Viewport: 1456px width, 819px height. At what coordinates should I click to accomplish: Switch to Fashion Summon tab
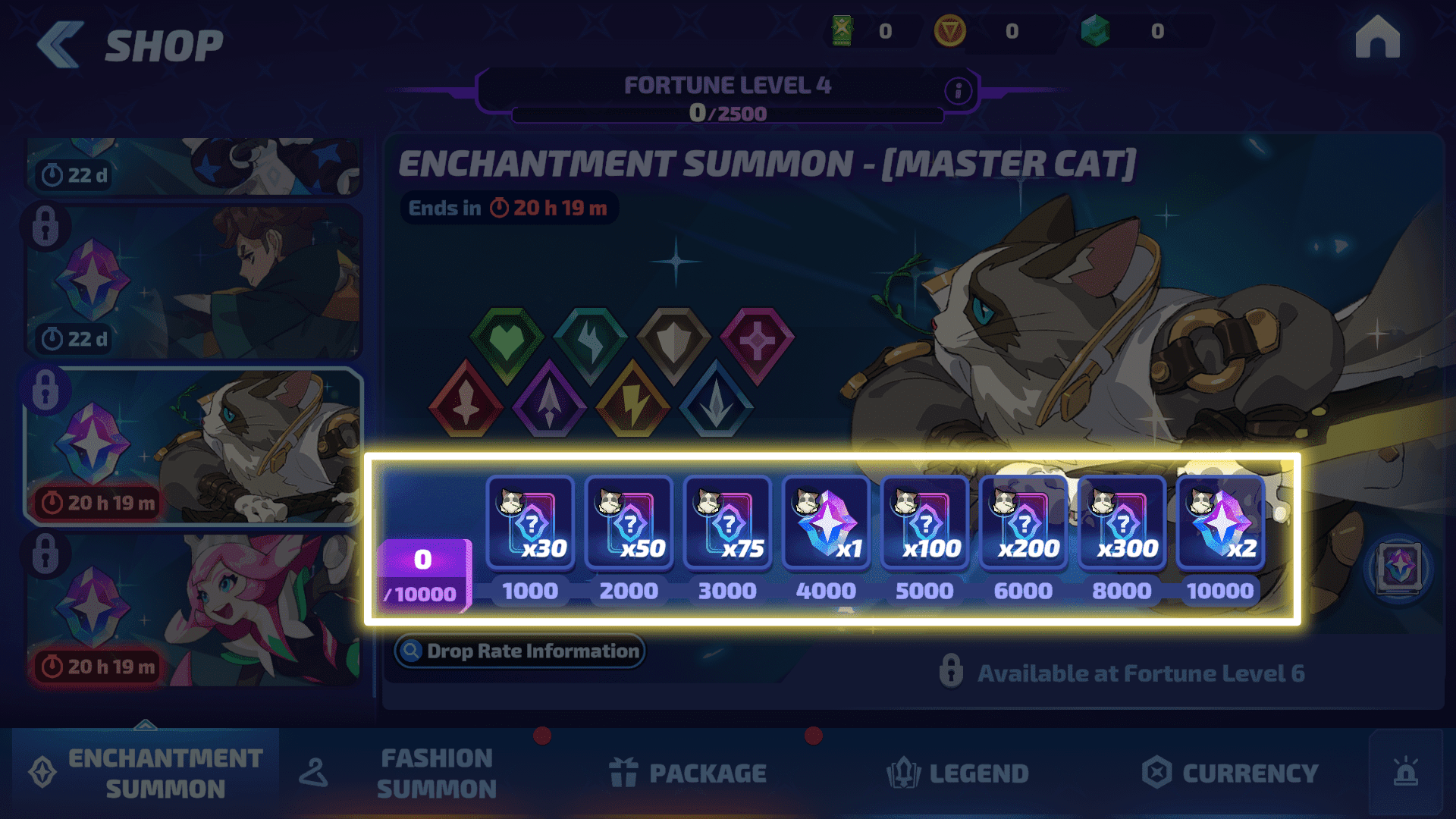[x=409, y=773]
